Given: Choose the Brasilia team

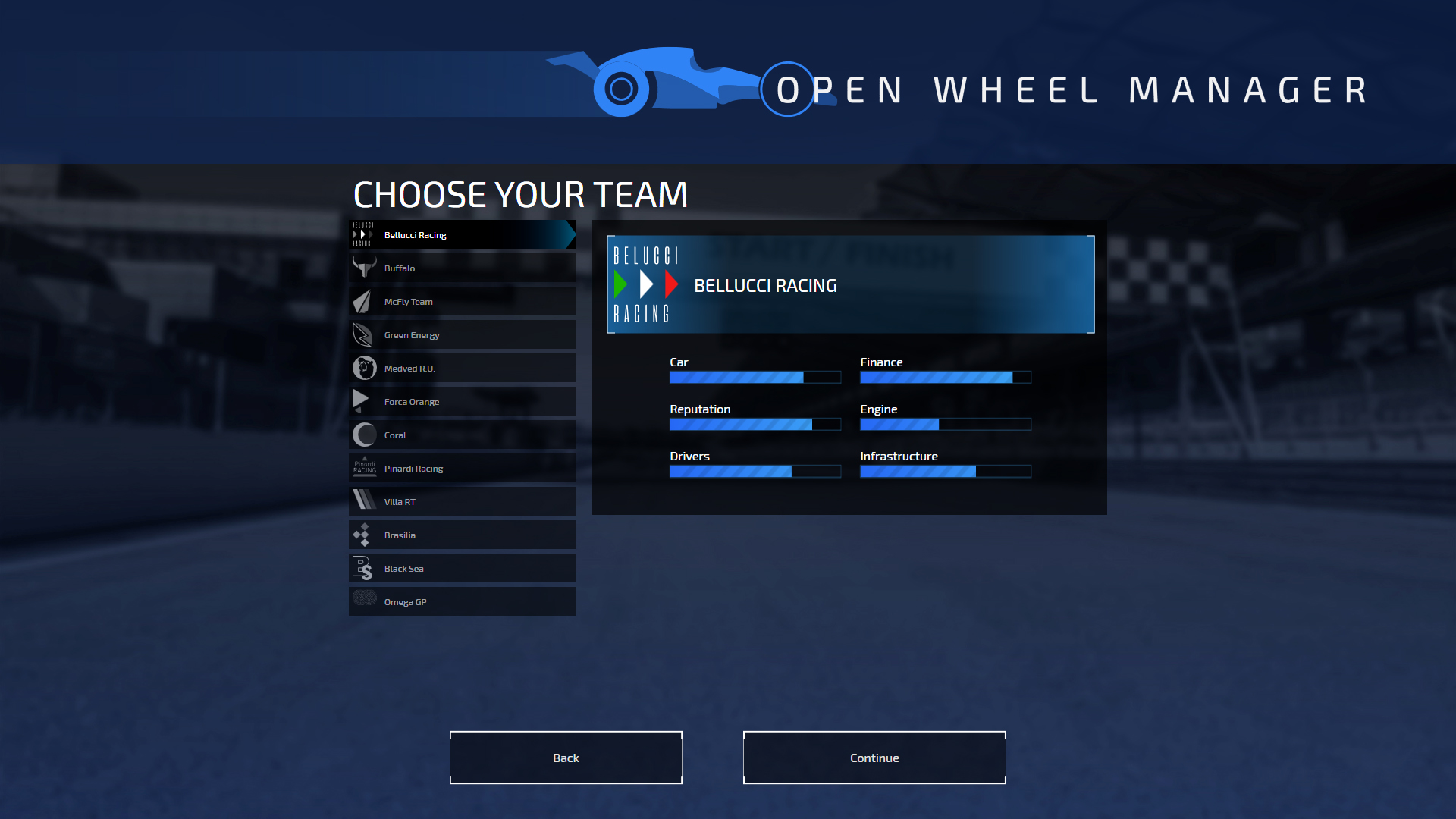Looking at the screenshot, I should click(x=462, y=535).
